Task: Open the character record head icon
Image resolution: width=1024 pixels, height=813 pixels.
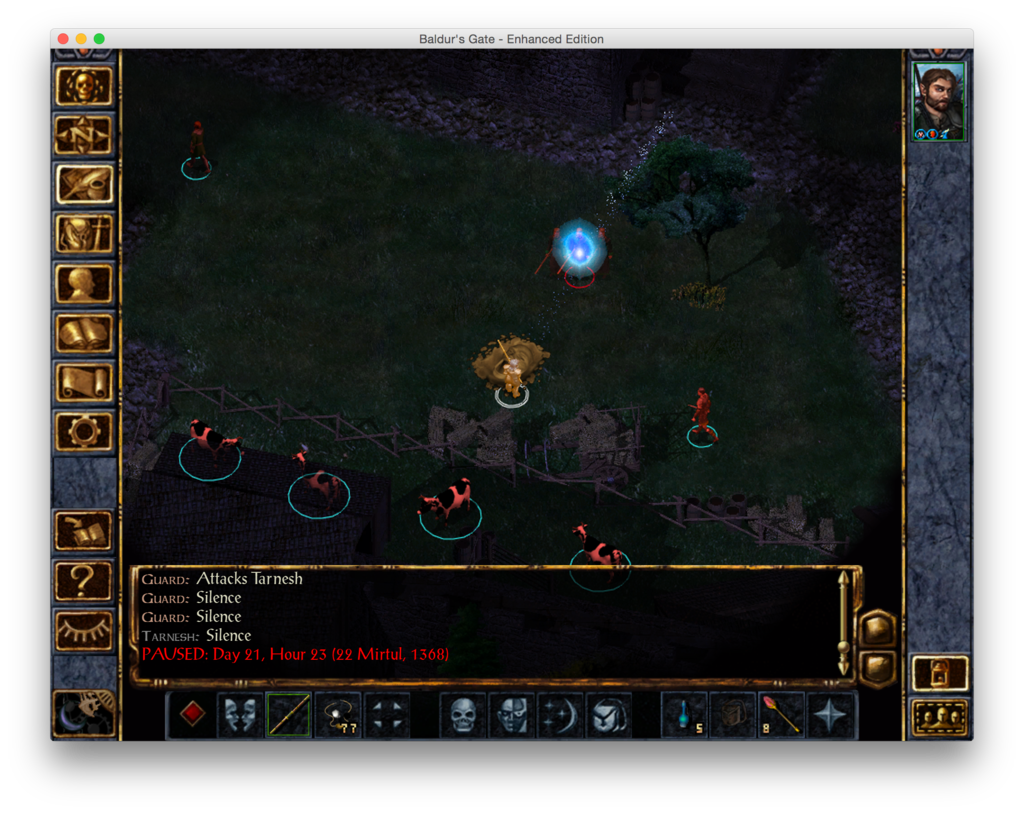Action: tap(84, 284)
